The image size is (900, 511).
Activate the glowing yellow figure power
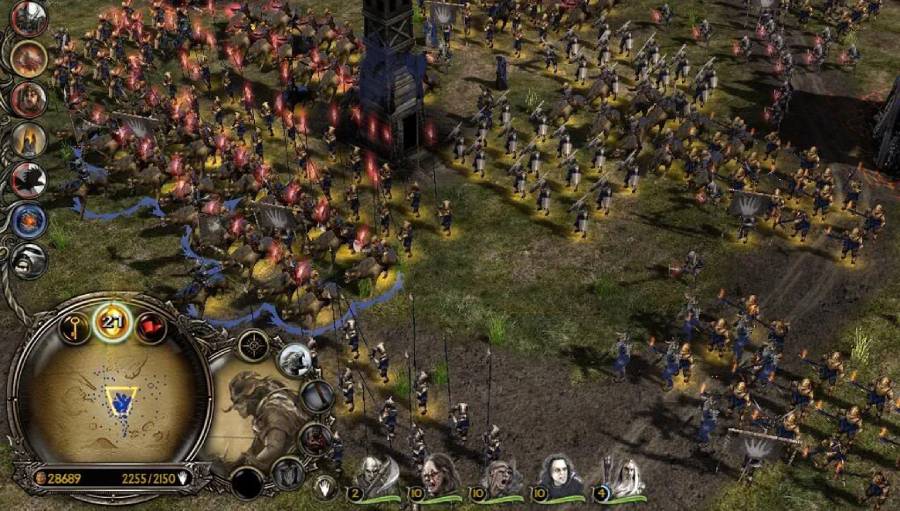pyautogui.click(x=29, y=140)
